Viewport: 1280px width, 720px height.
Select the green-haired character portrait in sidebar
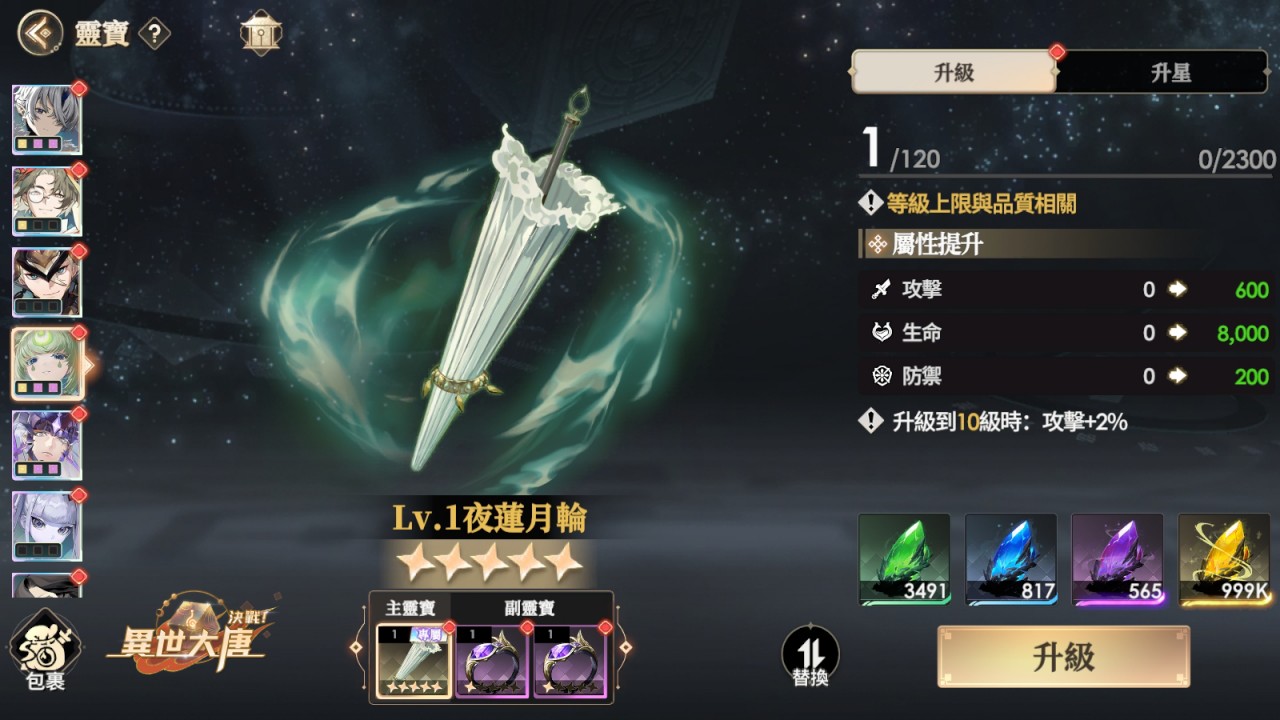click(x=47, y=363)
